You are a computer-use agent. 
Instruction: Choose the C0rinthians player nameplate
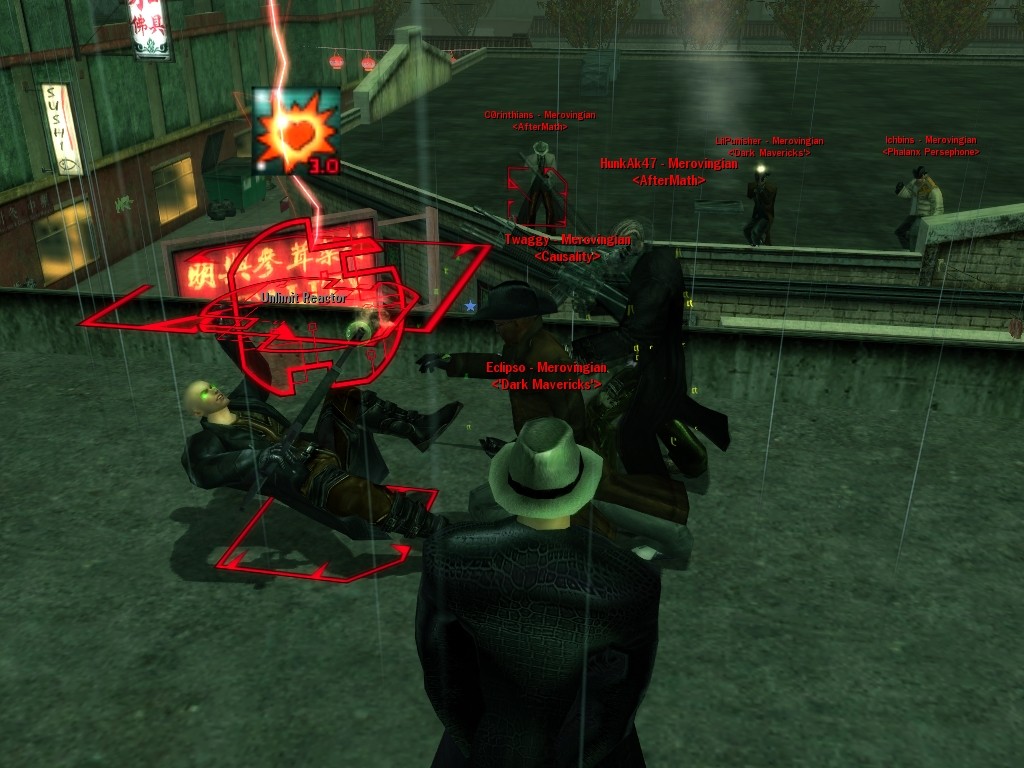(539, 115)
